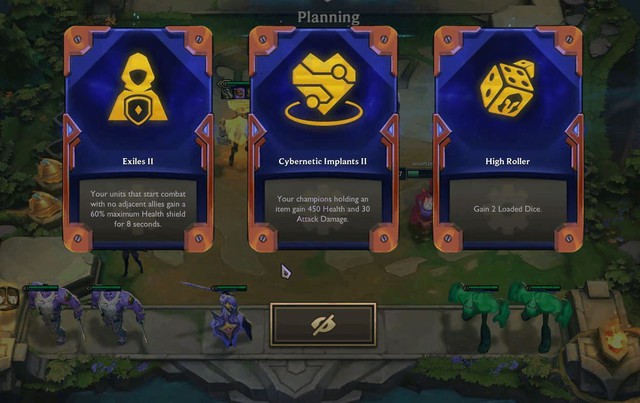Screen dimensions: 640x403
Task: Hide the augment selection panel
Action: click(323, 325)
